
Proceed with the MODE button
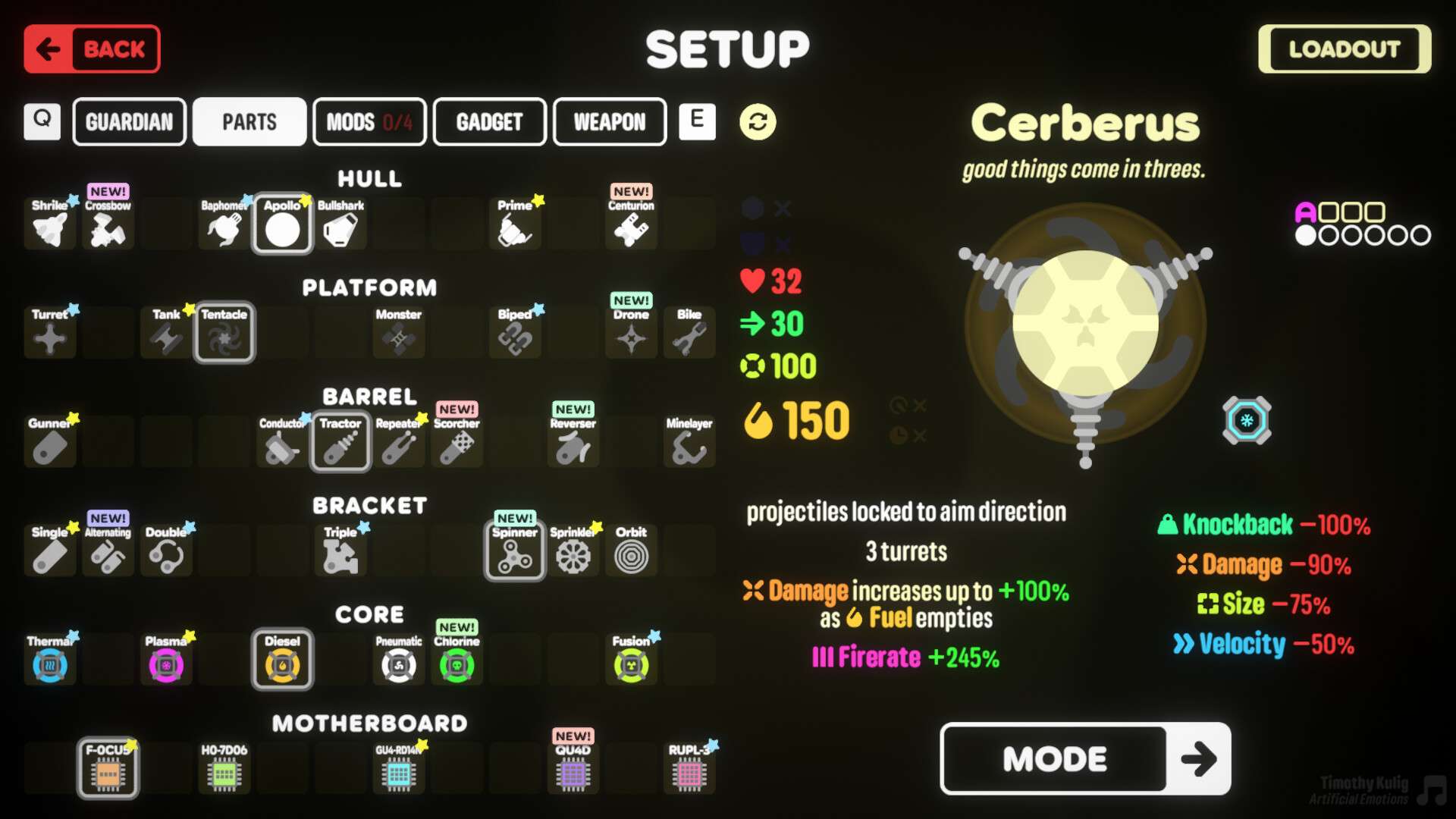coord(1084,758)
